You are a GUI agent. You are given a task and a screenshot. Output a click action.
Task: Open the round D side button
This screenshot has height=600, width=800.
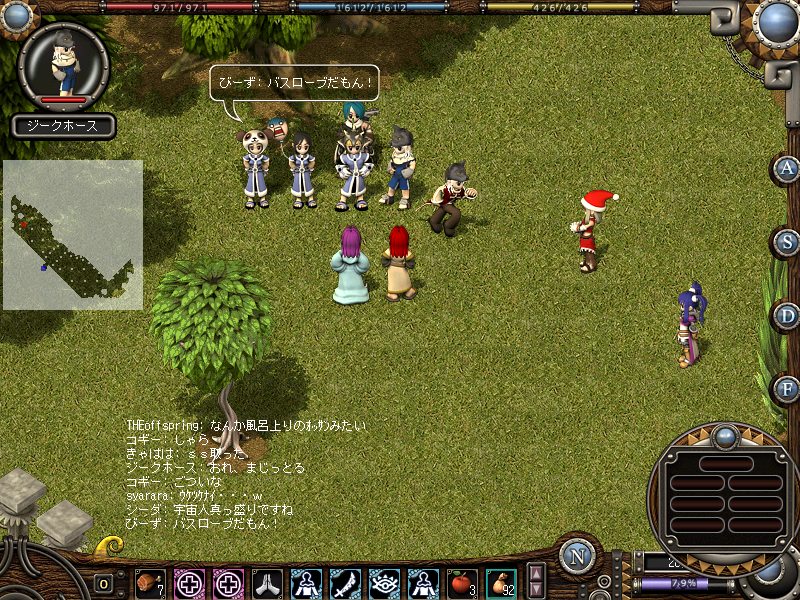[x=788, y=316]
